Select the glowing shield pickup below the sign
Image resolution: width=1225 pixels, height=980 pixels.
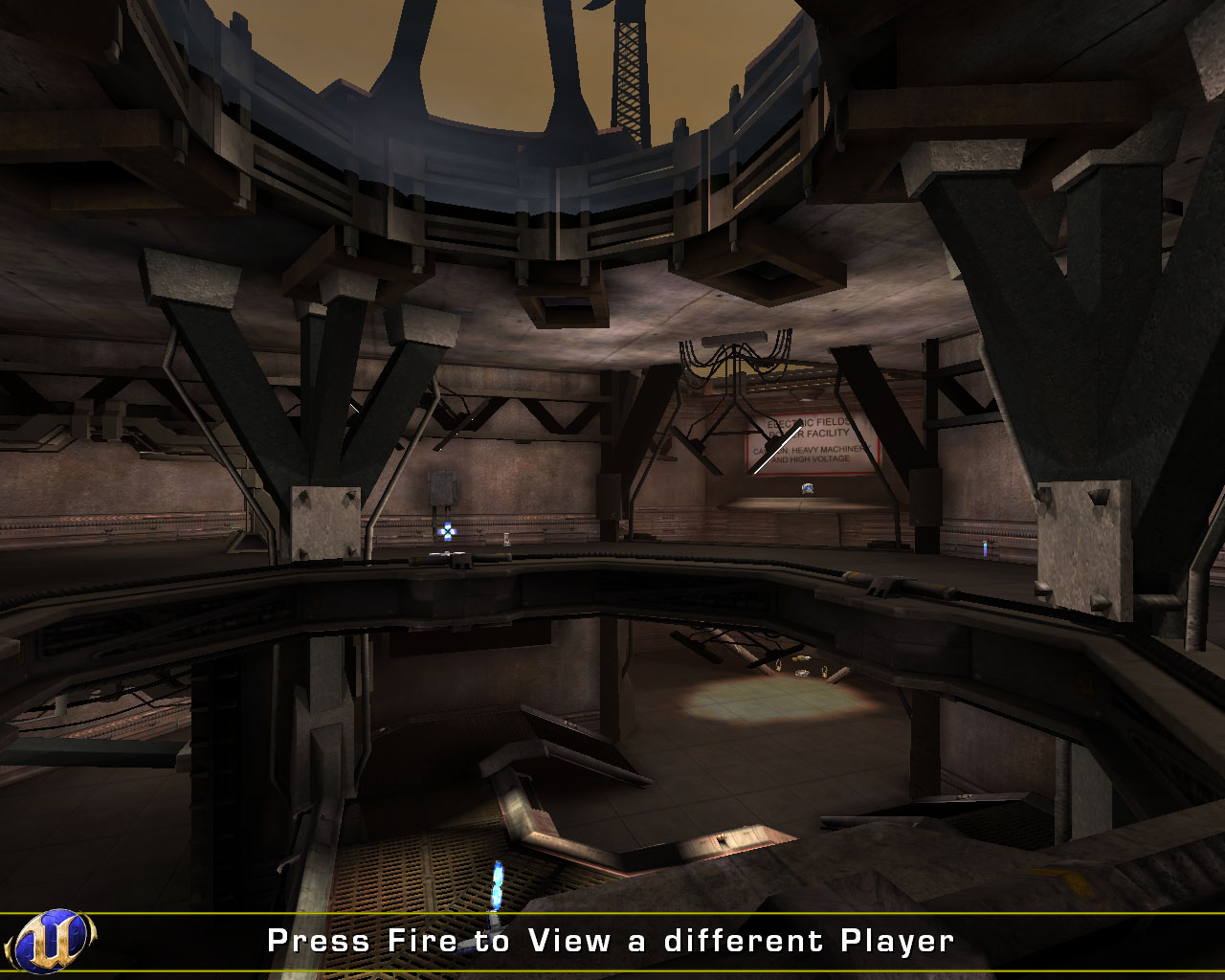click(807, 489)
